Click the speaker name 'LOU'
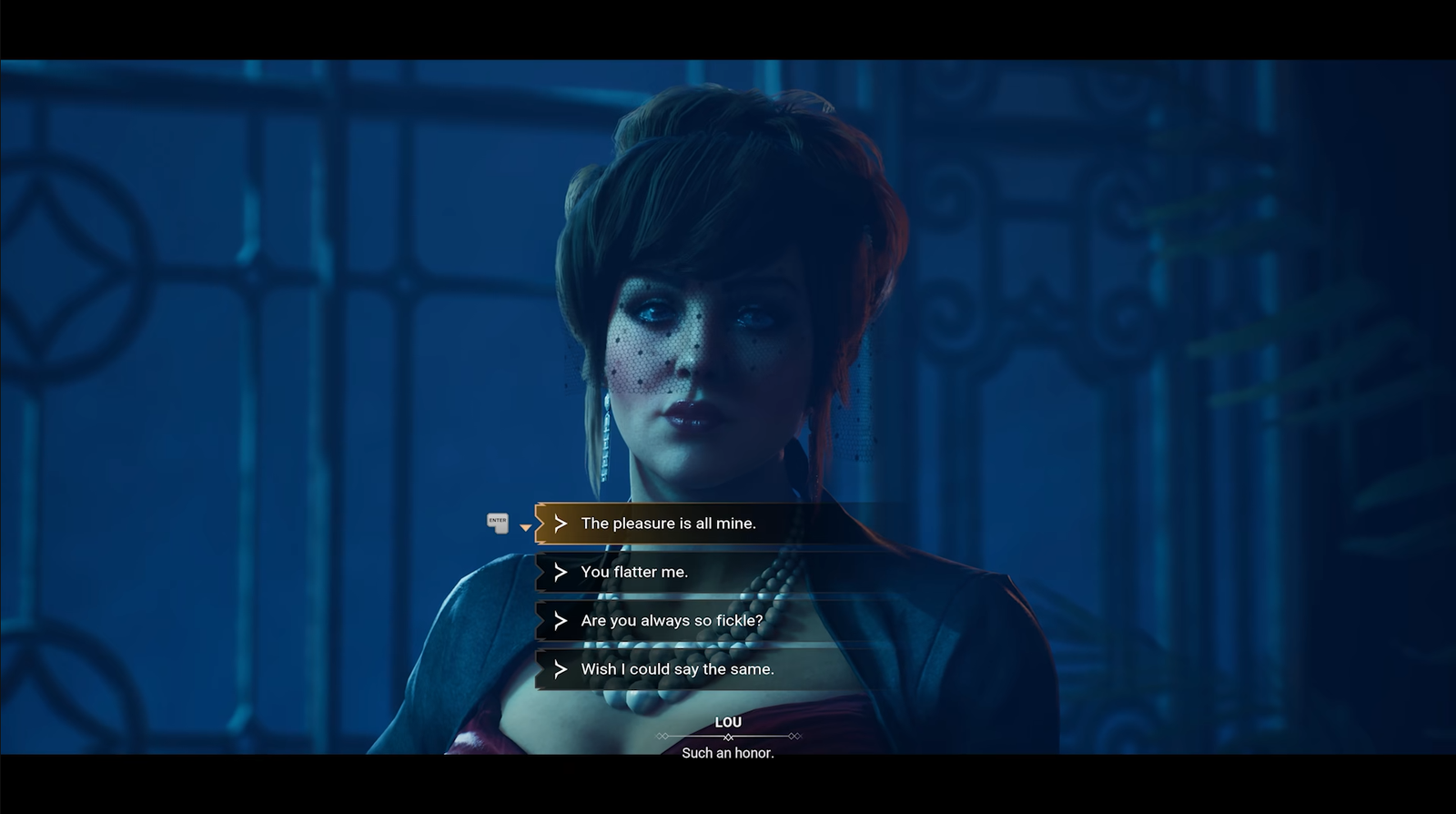Screen dimensions: 1456x814 pos(728,721)
